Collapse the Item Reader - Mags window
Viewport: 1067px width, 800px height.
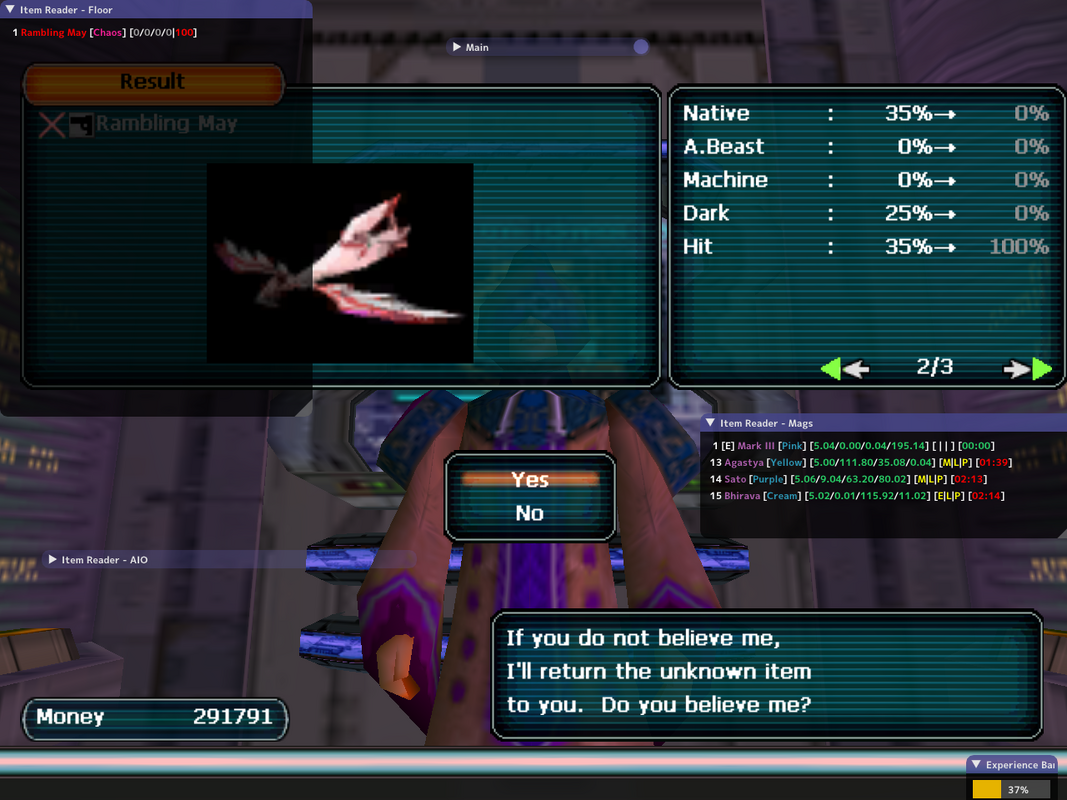711,423
